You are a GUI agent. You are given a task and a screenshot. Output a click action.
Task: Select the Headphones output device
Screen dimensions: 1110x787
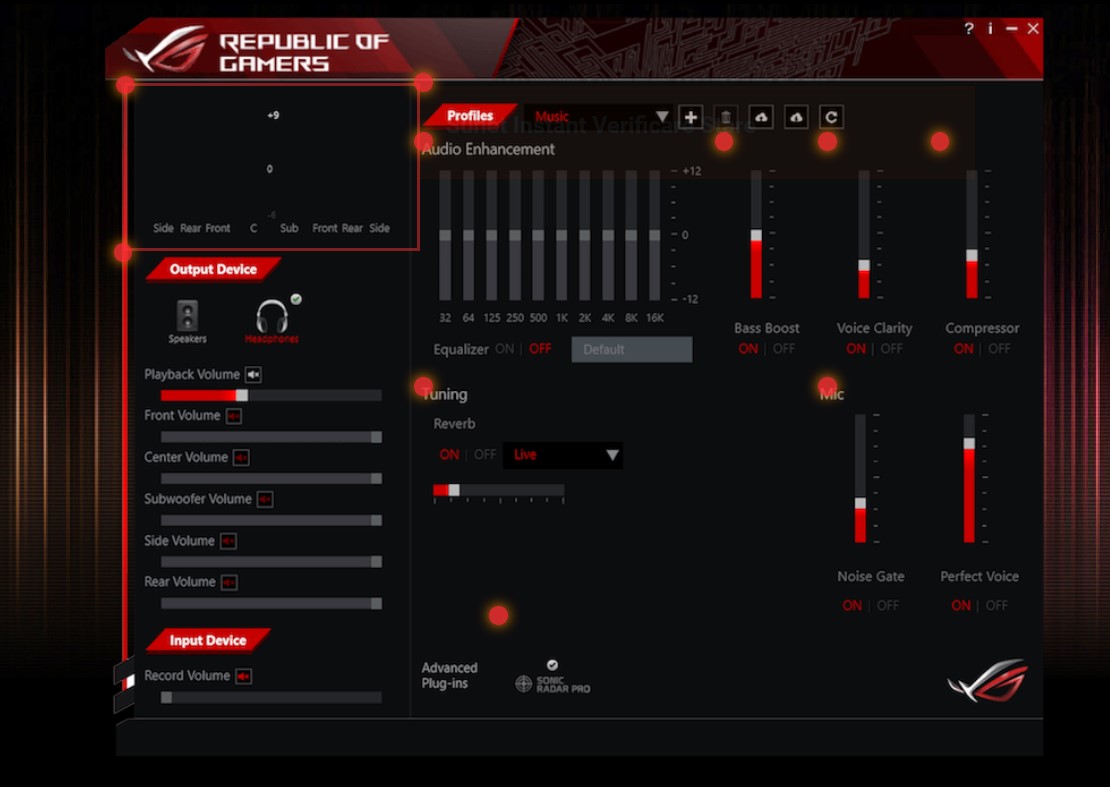pyautogui.click(x=272, y=321)
